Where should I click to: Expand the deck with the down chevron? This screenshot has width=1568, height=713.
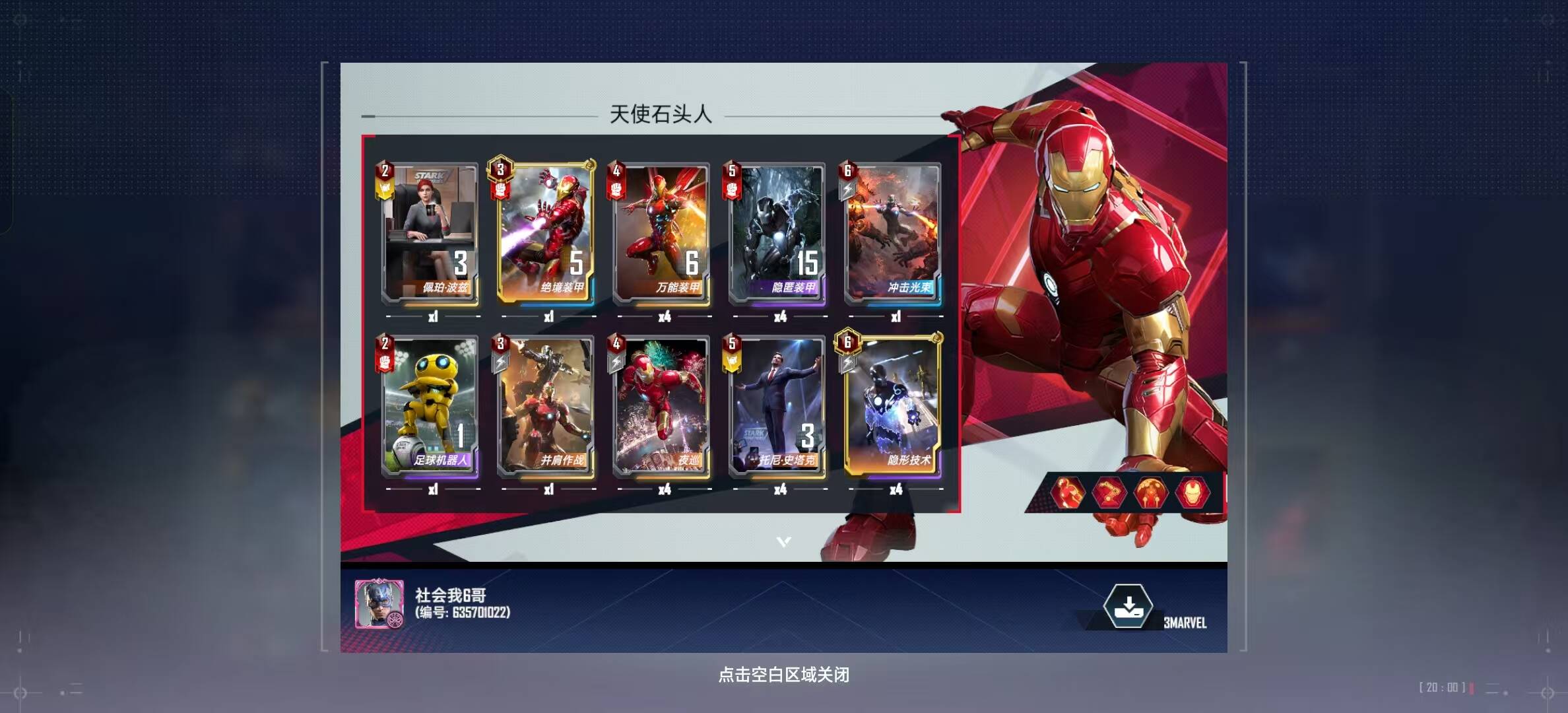[x=783, y=542]
